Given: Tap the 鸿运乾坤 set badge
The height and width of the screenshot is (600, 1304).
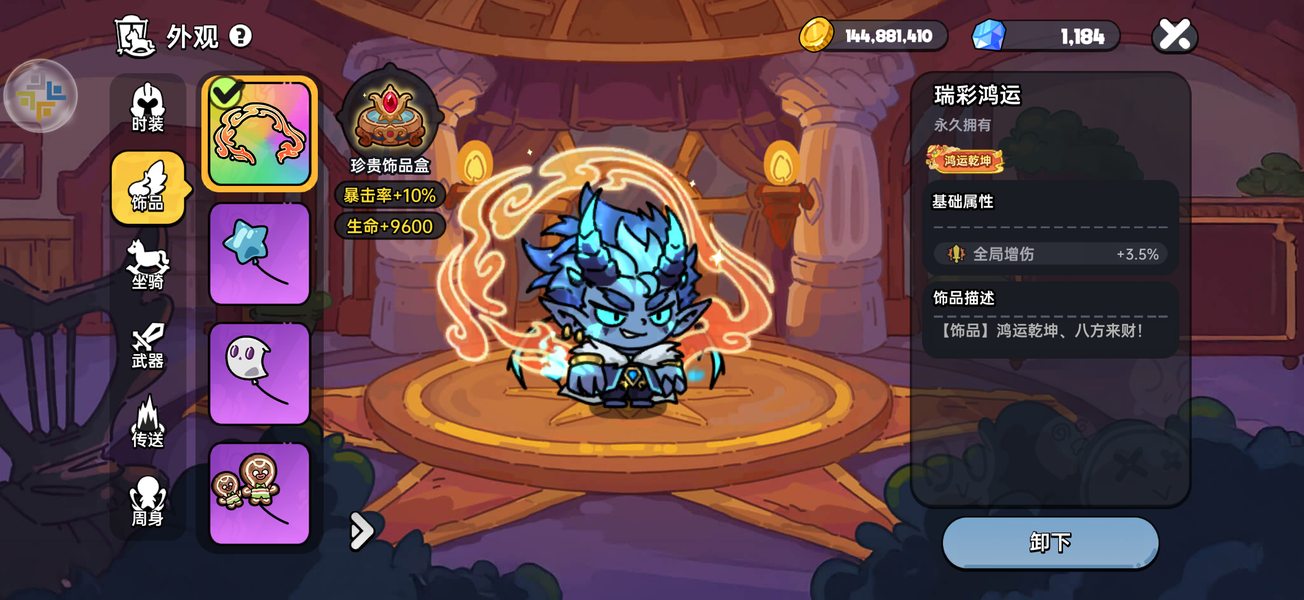Looking at the screenshot, I should tap(966, 159).
